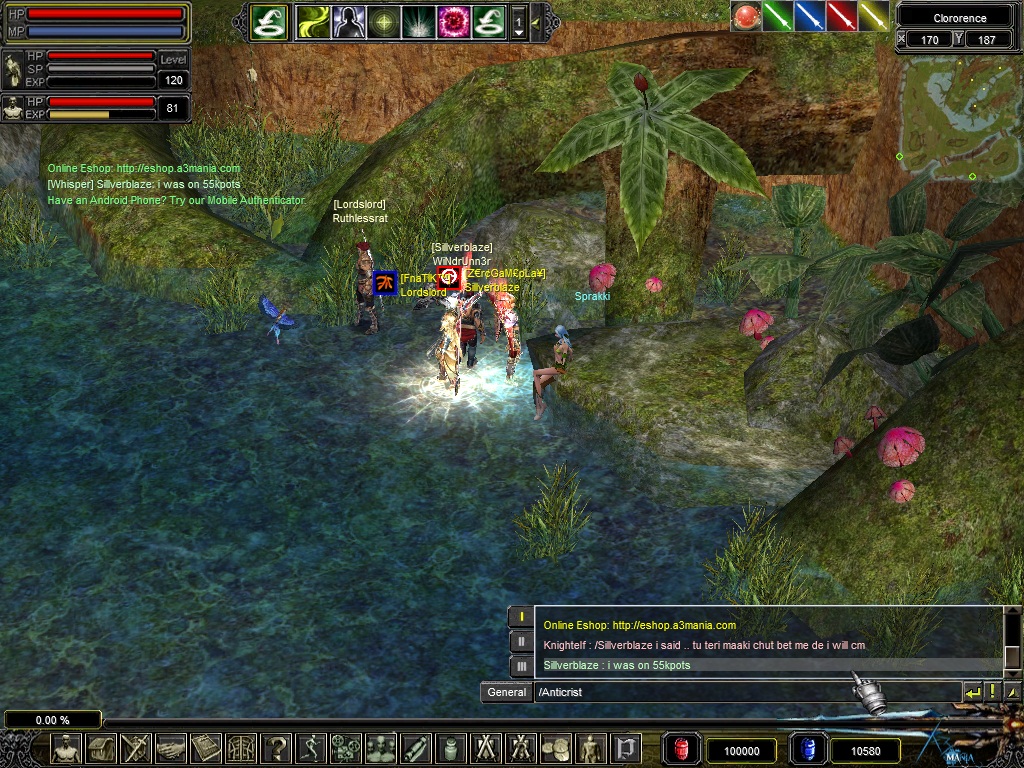Click the flag icon in bottom bar
The image size is (1024, 768).
[x=626, y=748]
